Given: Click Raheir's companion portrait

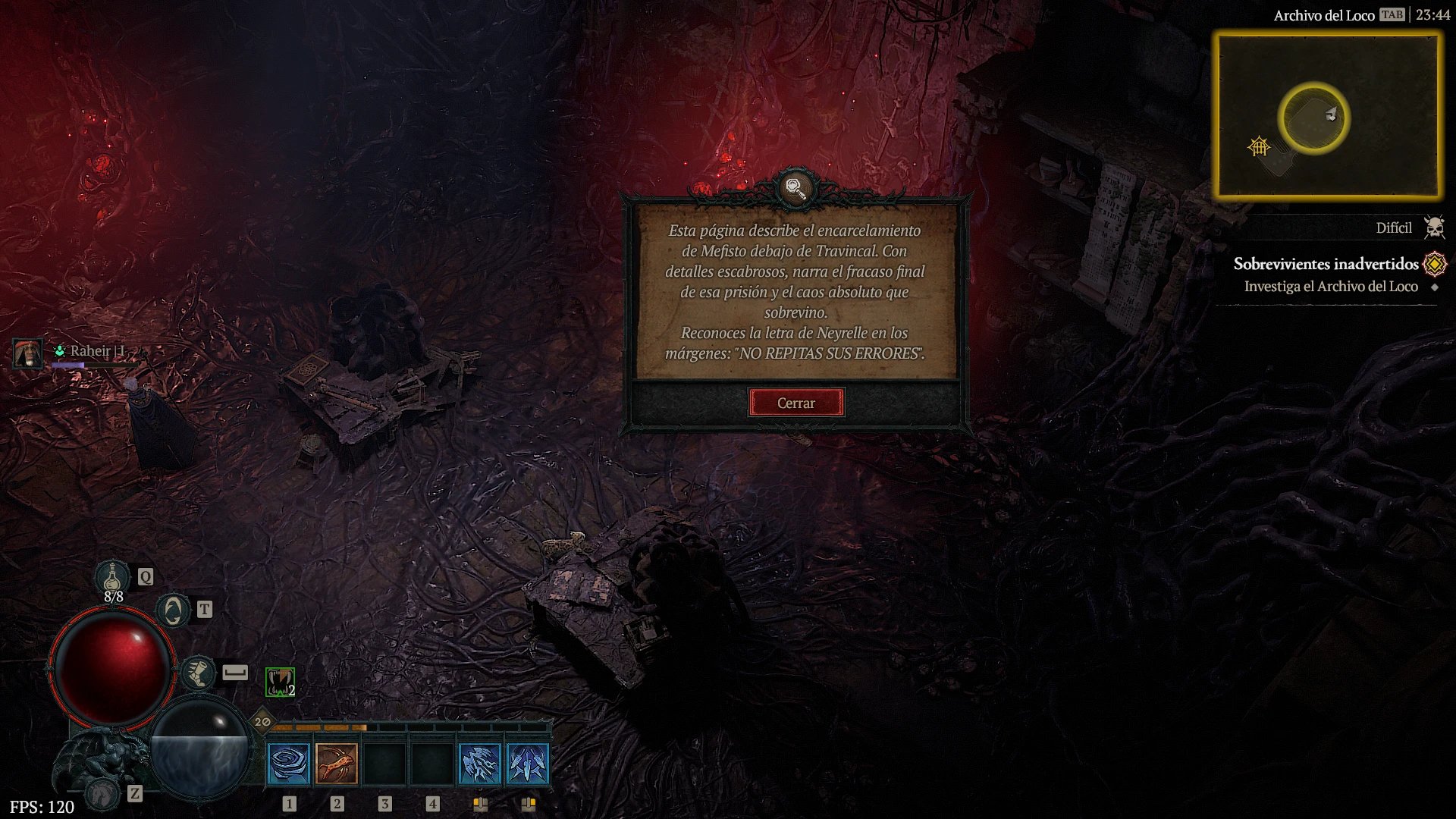Looking at the screenshot, I should tap(28, 353).
